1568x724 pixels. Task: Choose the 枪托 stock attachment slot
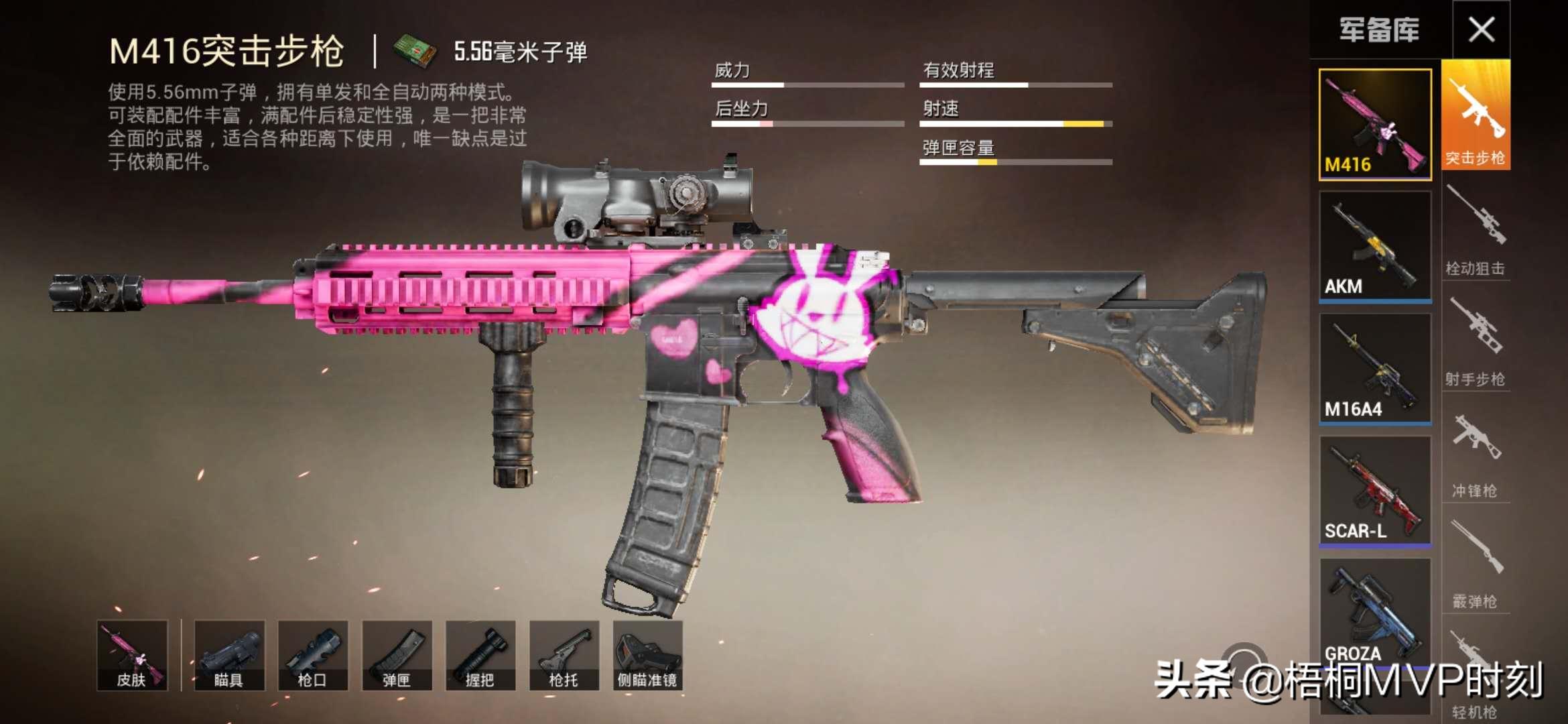[x=564, y=655]
